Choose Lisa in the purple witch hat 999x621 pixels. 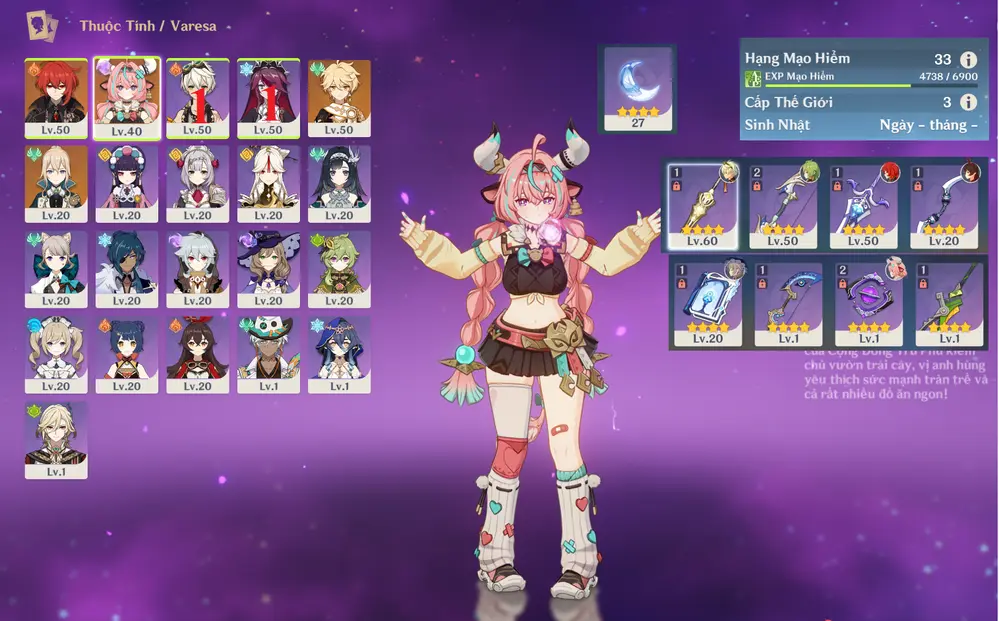268,267
